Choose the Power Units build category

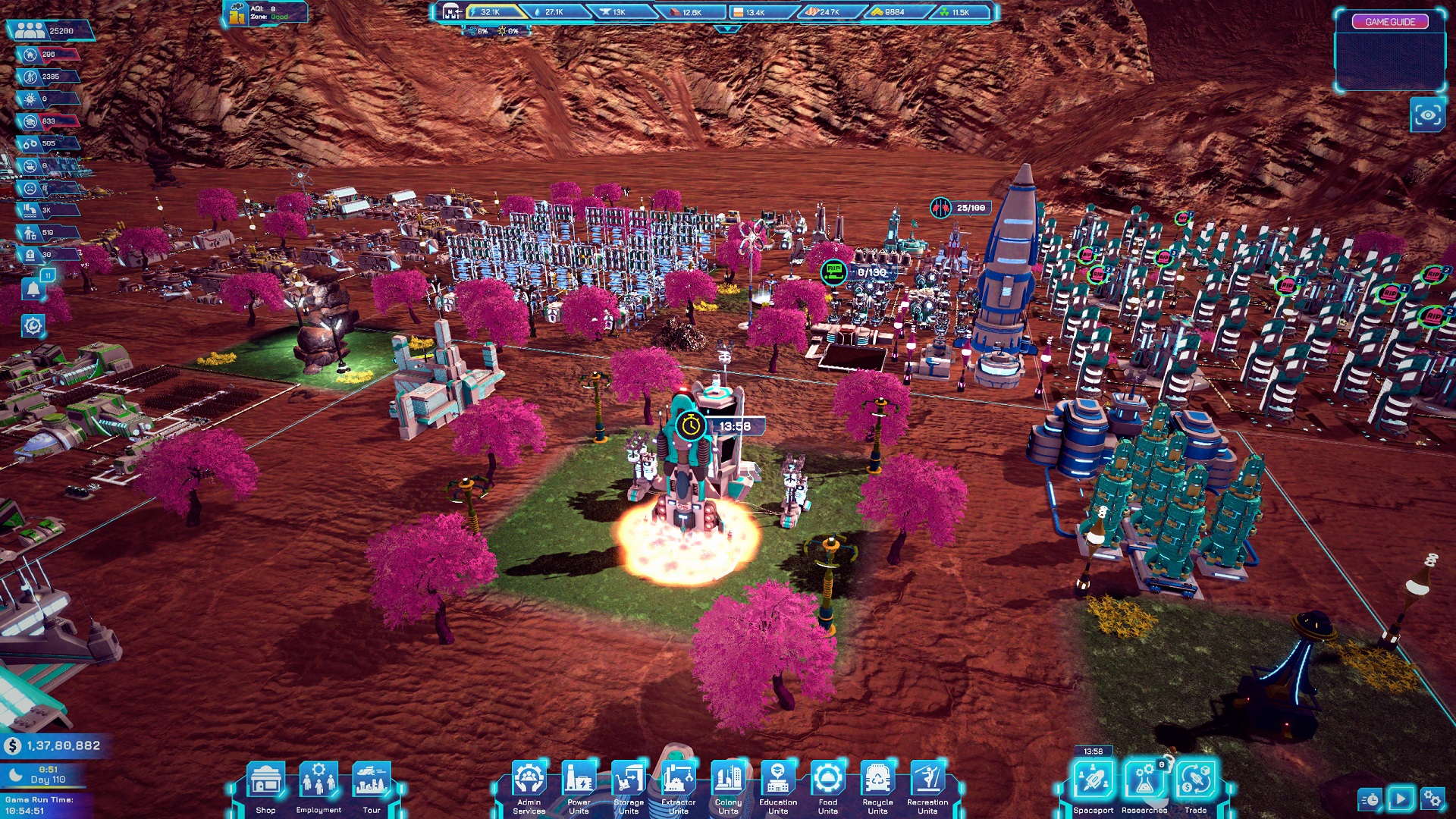click(579, 780)
